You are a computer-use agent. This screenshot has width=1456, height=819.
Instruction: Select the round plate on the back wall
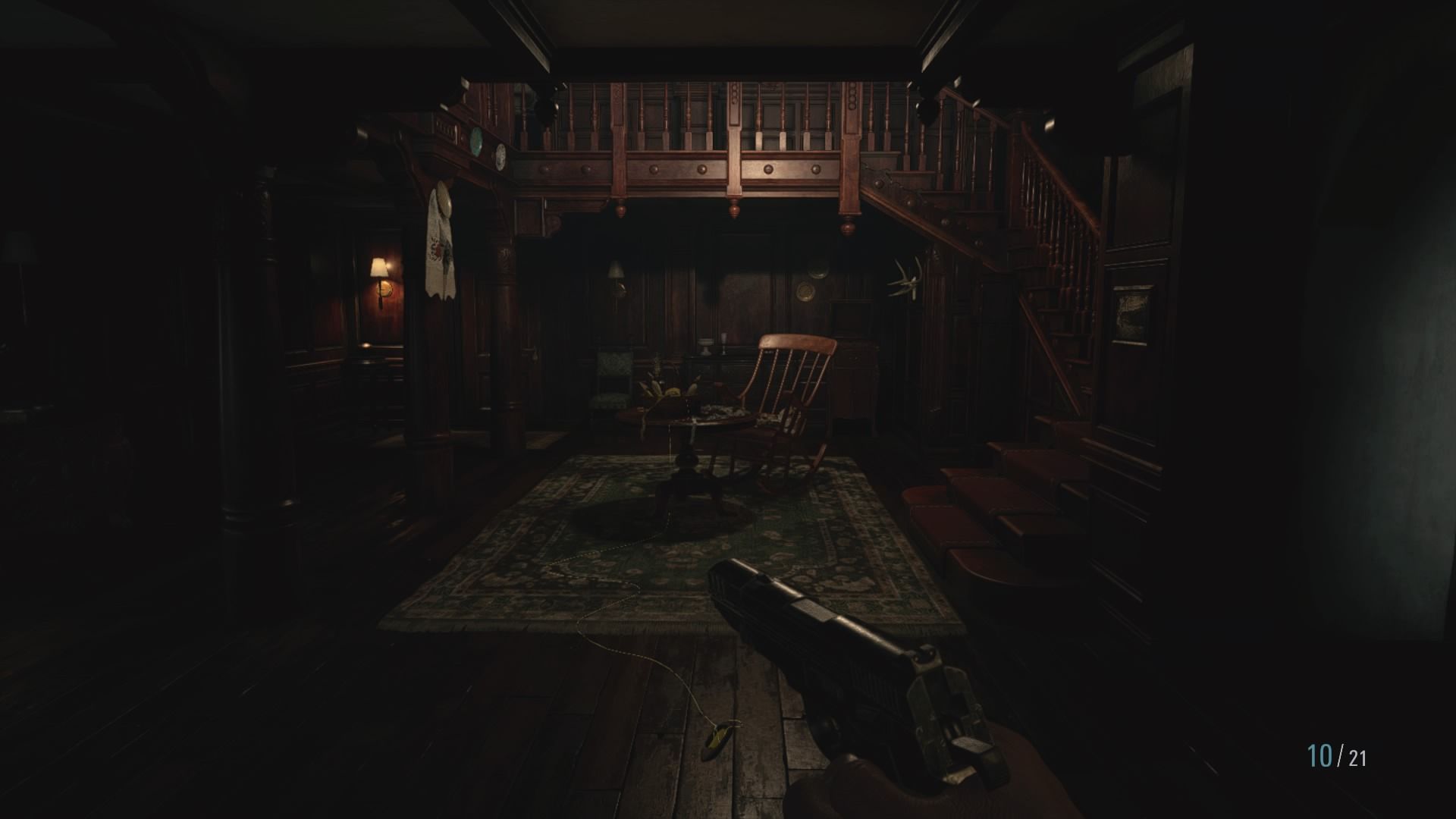coord(805,291)
